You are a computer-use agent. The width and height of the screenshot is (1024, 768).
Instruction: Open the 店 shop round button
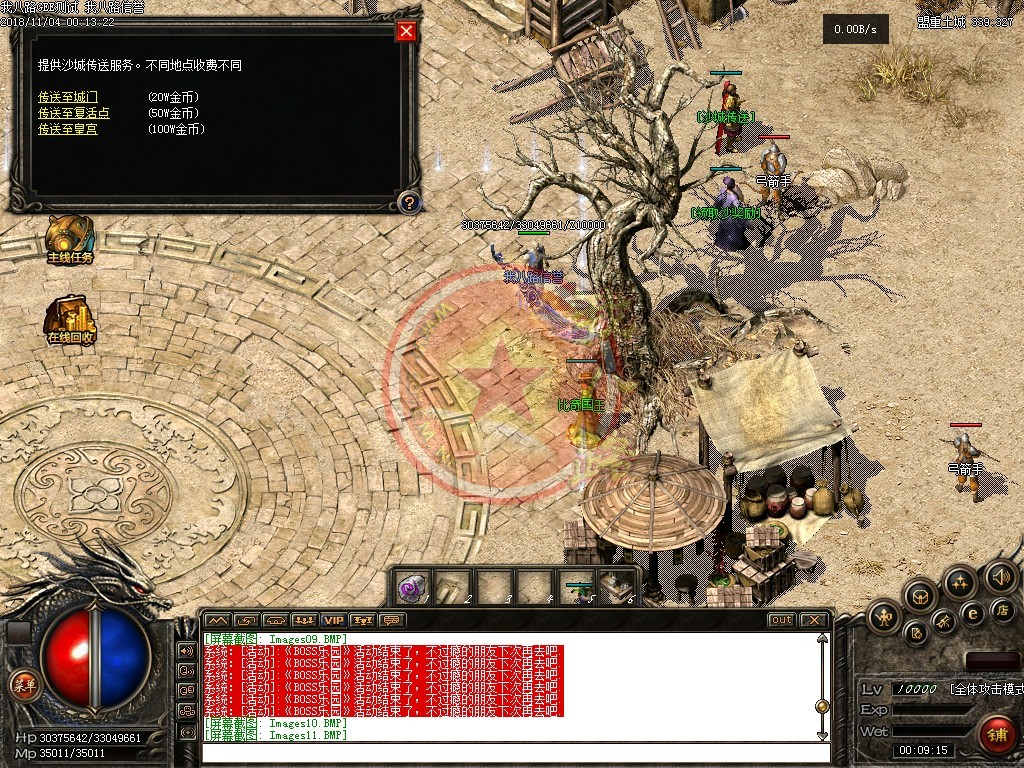click(x=1002, y=609)
